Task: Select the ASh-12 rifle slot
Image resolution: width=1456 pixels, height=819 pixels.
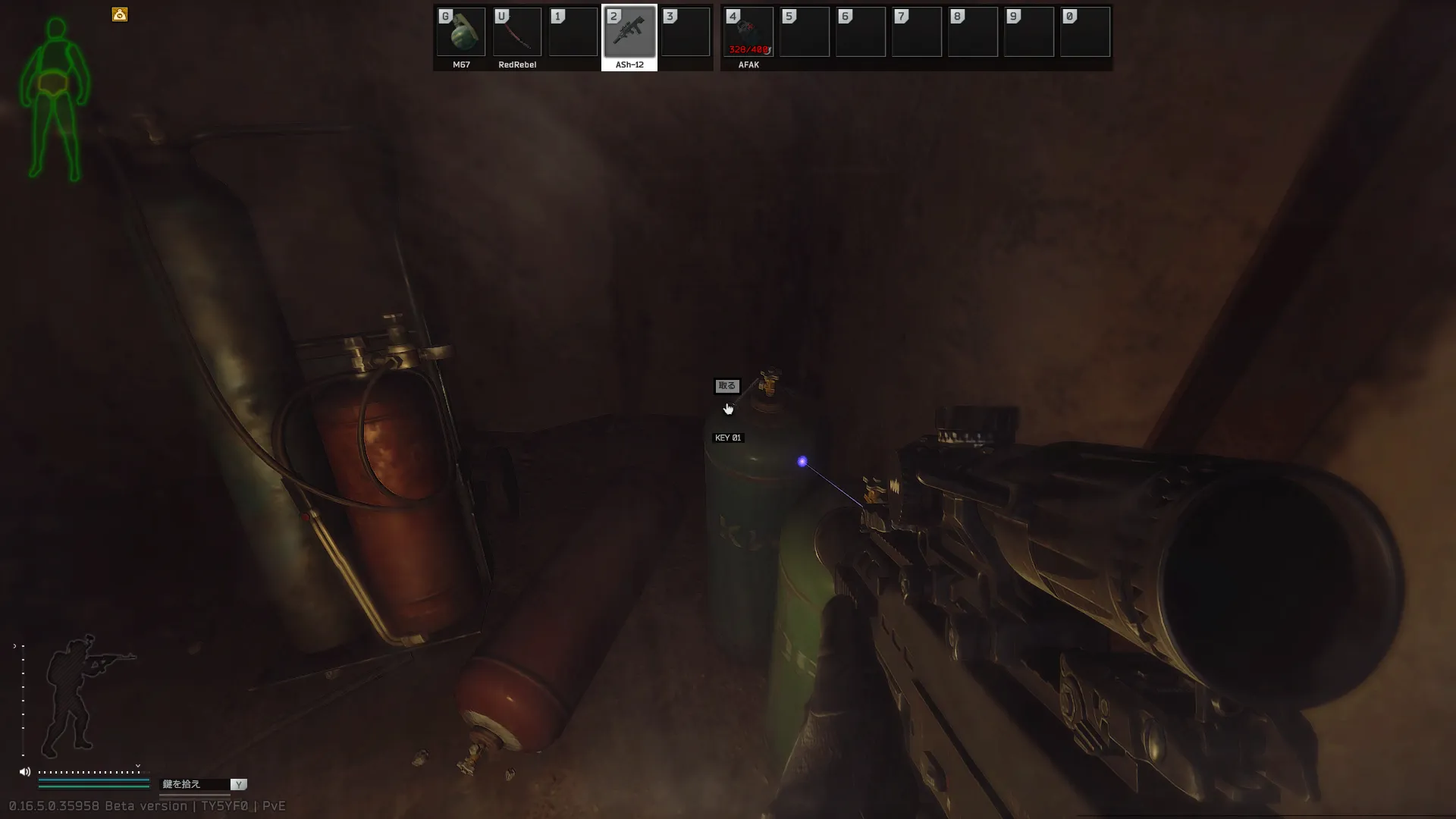Action: tap(629, 33)
